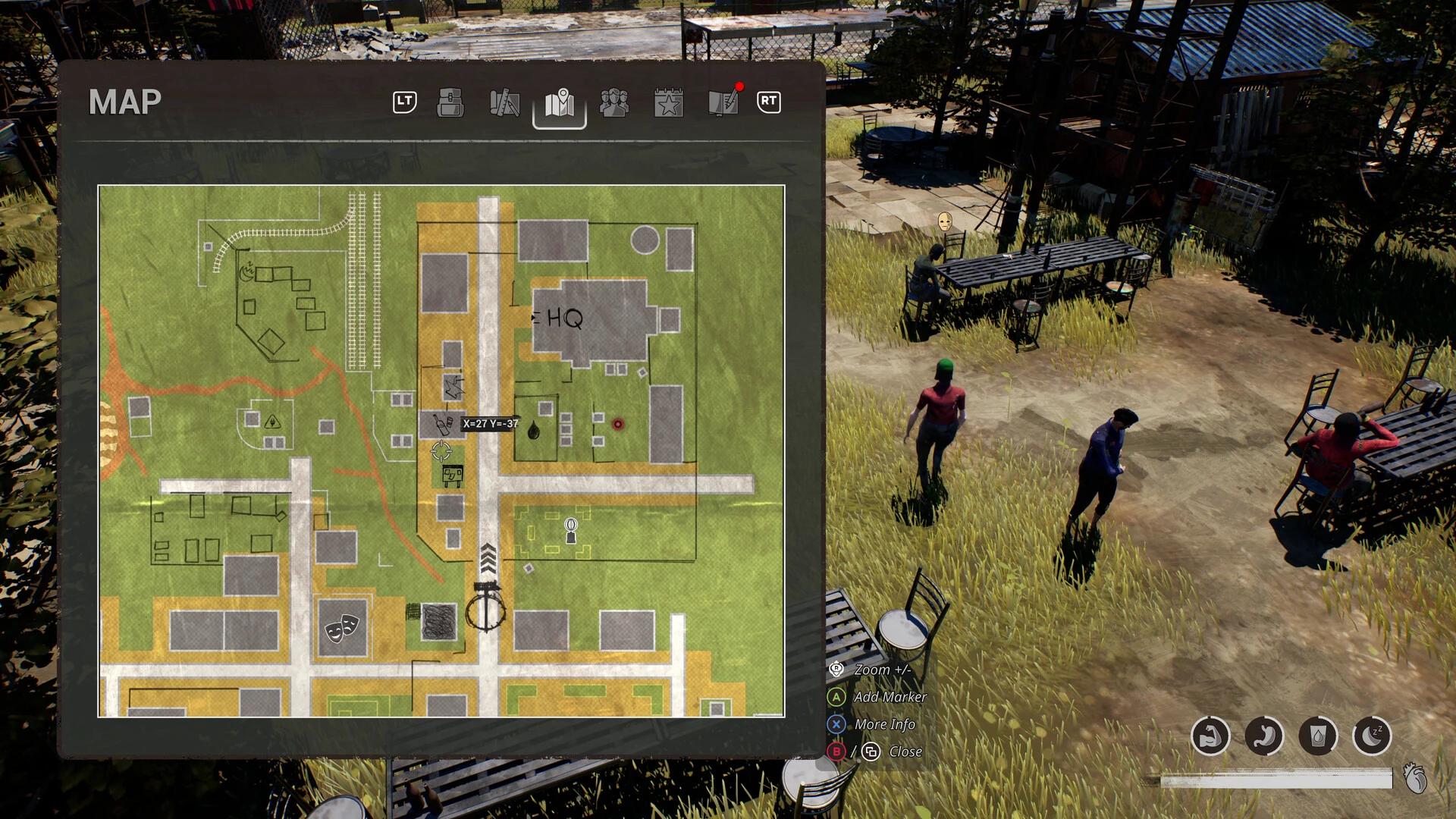Select the sleeping moon camp marker

[x=247, y=271]
